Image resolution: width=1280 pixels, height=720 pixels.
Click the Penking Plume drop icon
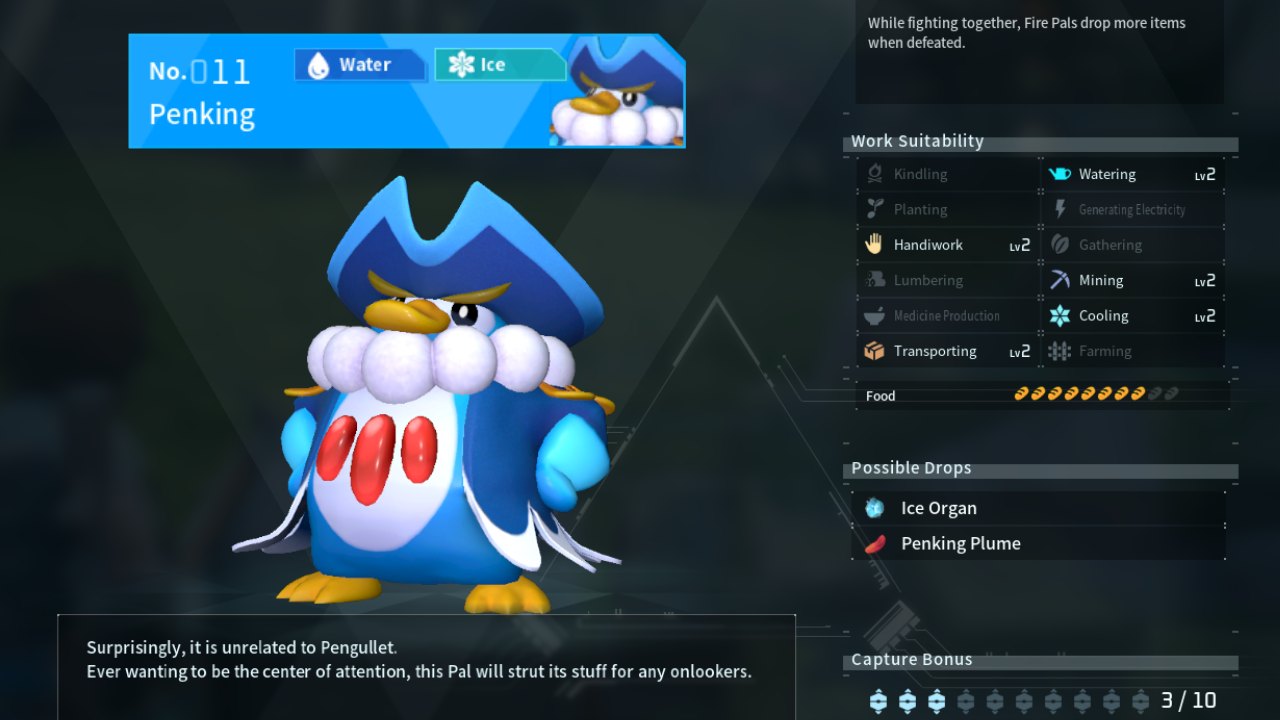pos(877,543)
